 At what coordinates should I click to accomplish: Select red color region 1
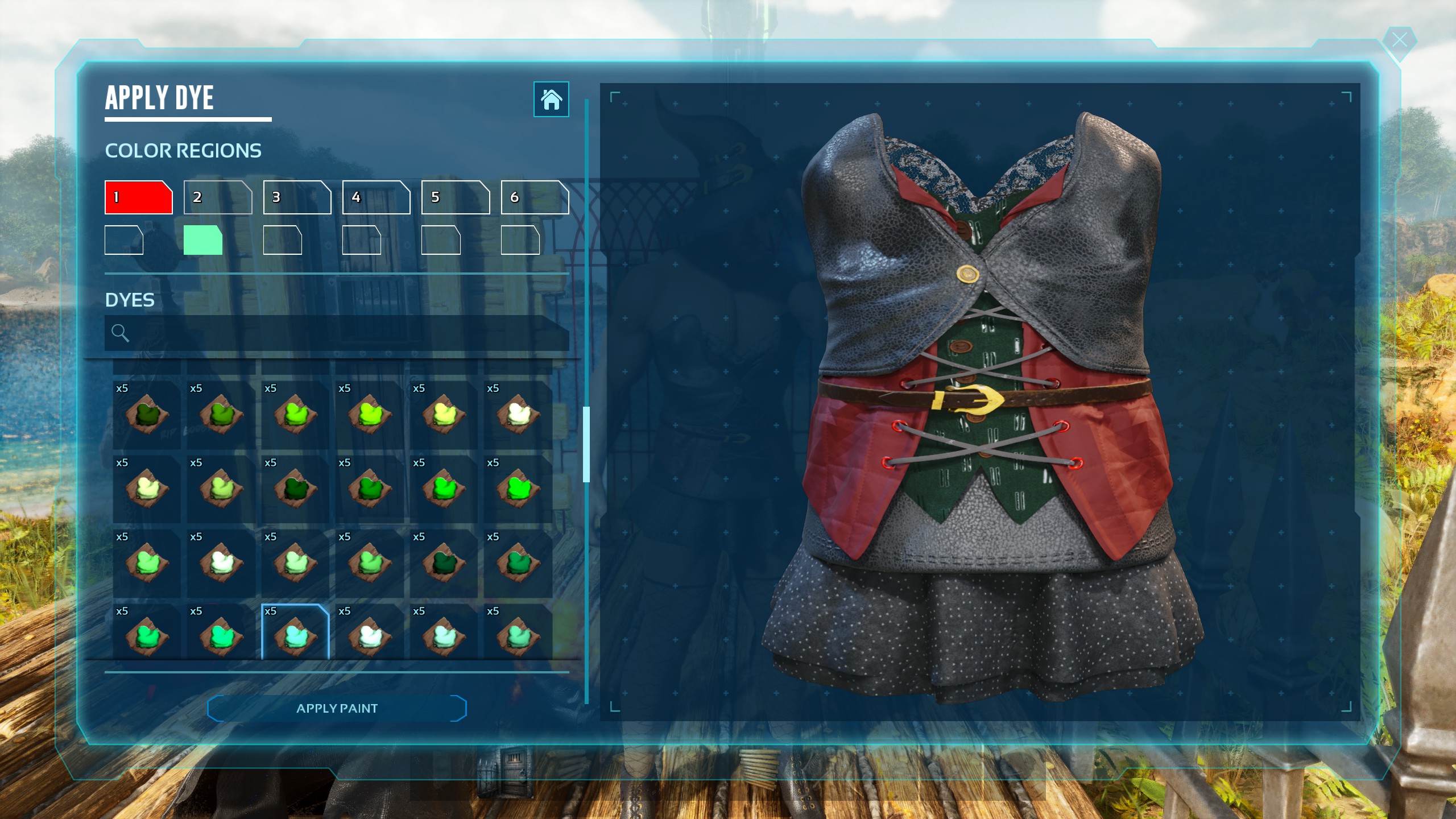click(138, 197)
